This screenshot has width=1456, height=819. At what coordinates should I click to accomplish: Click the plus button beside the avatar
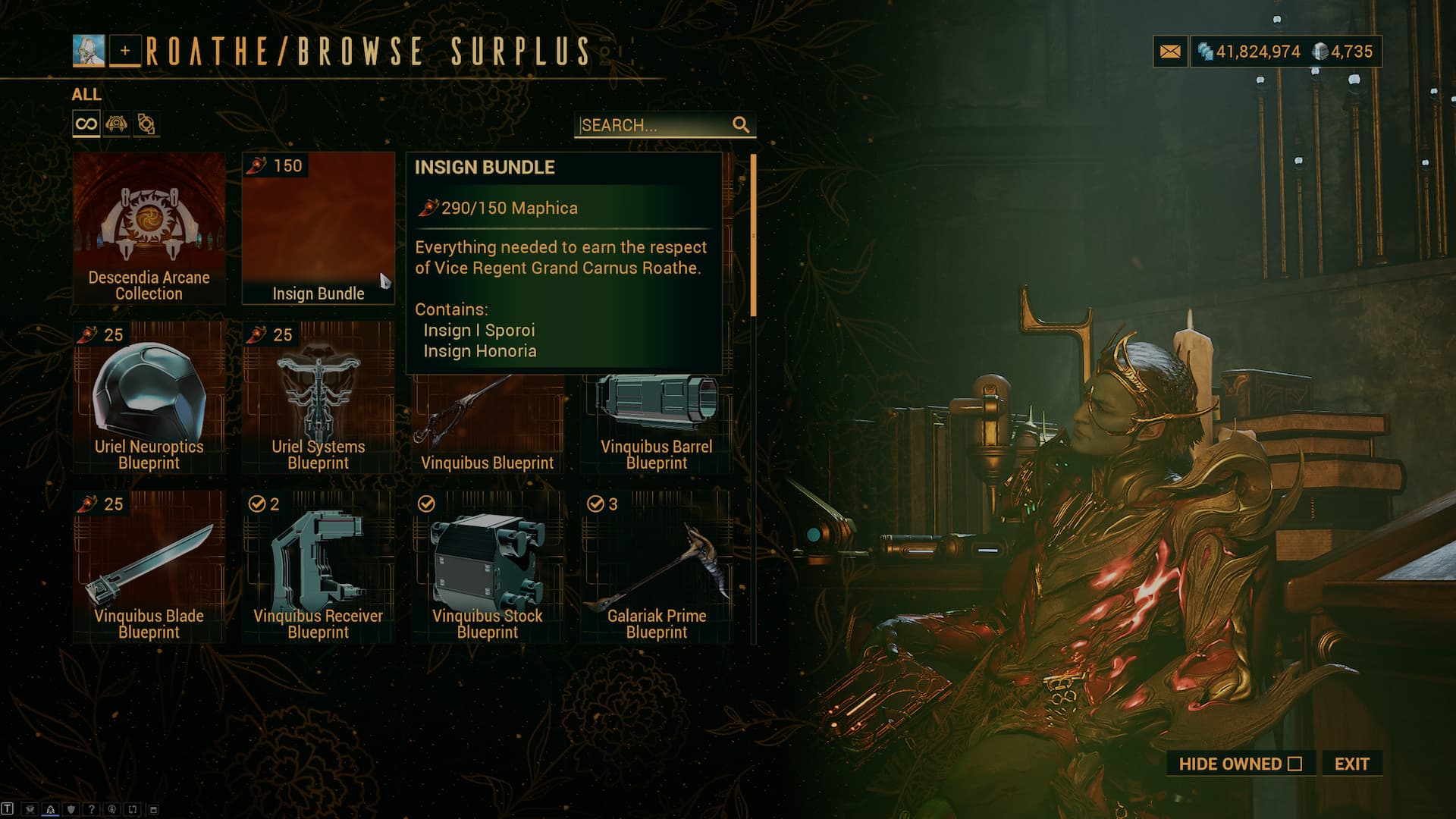(x=125, y=51)
